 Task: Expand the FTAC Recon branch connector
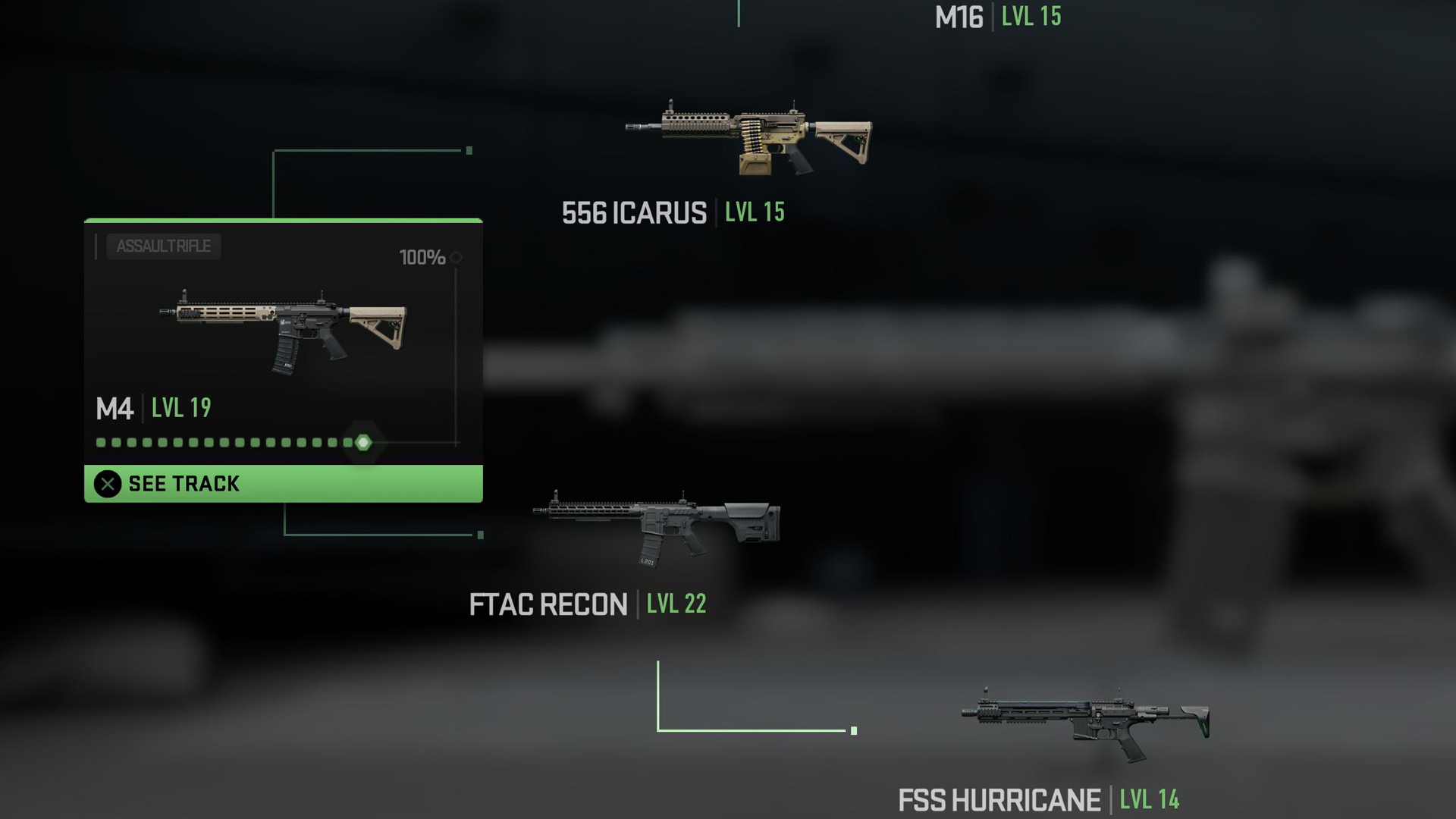tap(480, 533)
